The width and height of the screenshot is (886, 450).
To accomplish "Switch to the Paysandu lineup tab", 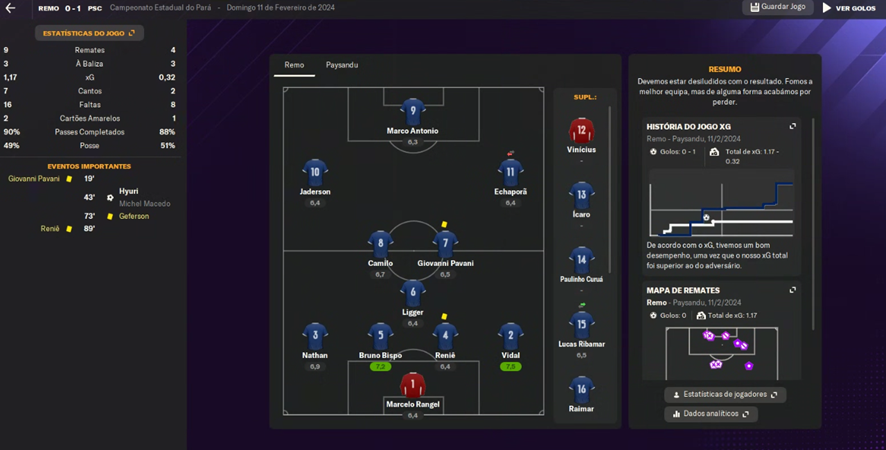I will pos(342,65).
